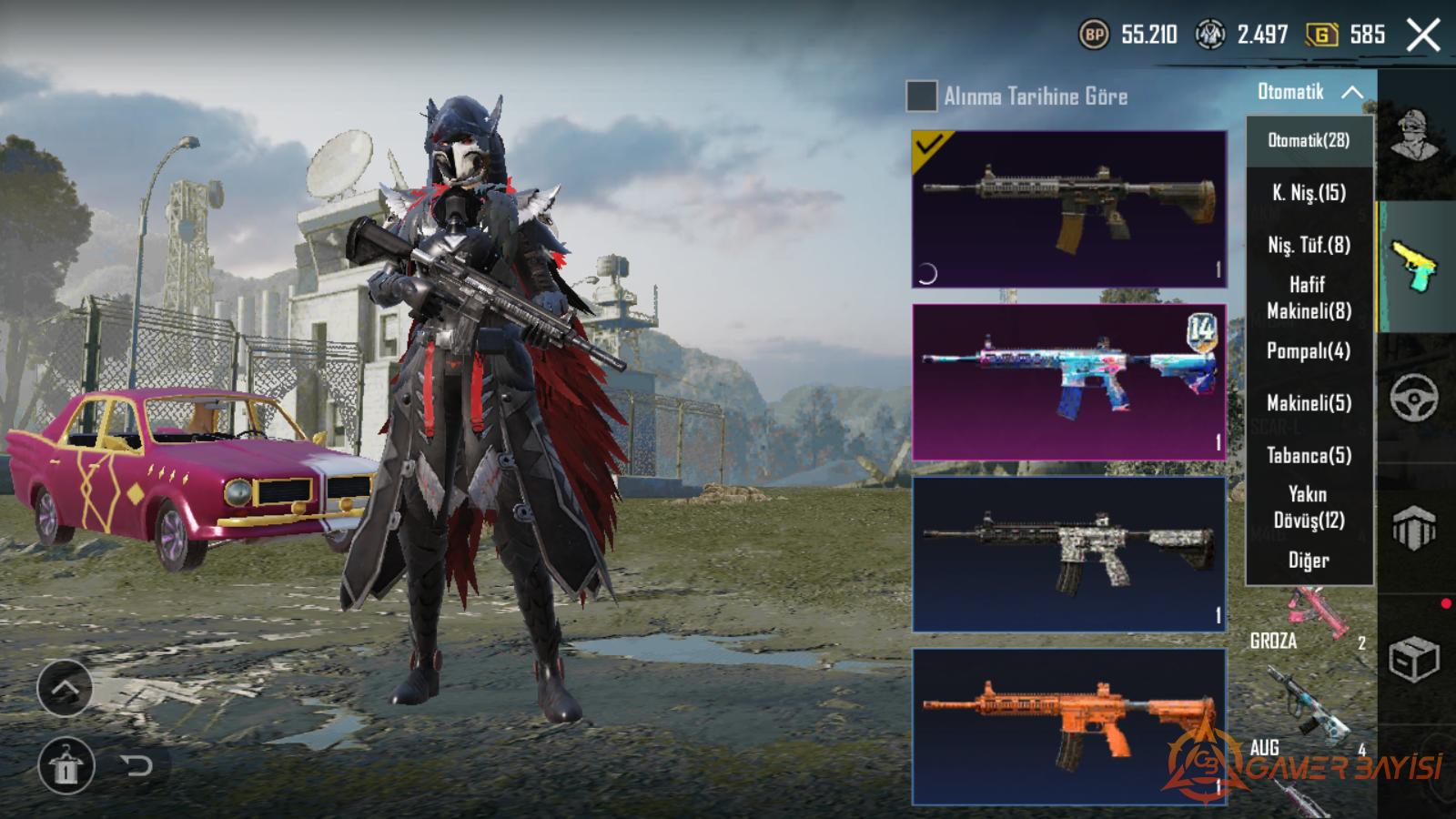This screenshot has width=1456, height=819.
Task: Choose the Otomatik(28) filter option
Action: (x=1309, y=140)
